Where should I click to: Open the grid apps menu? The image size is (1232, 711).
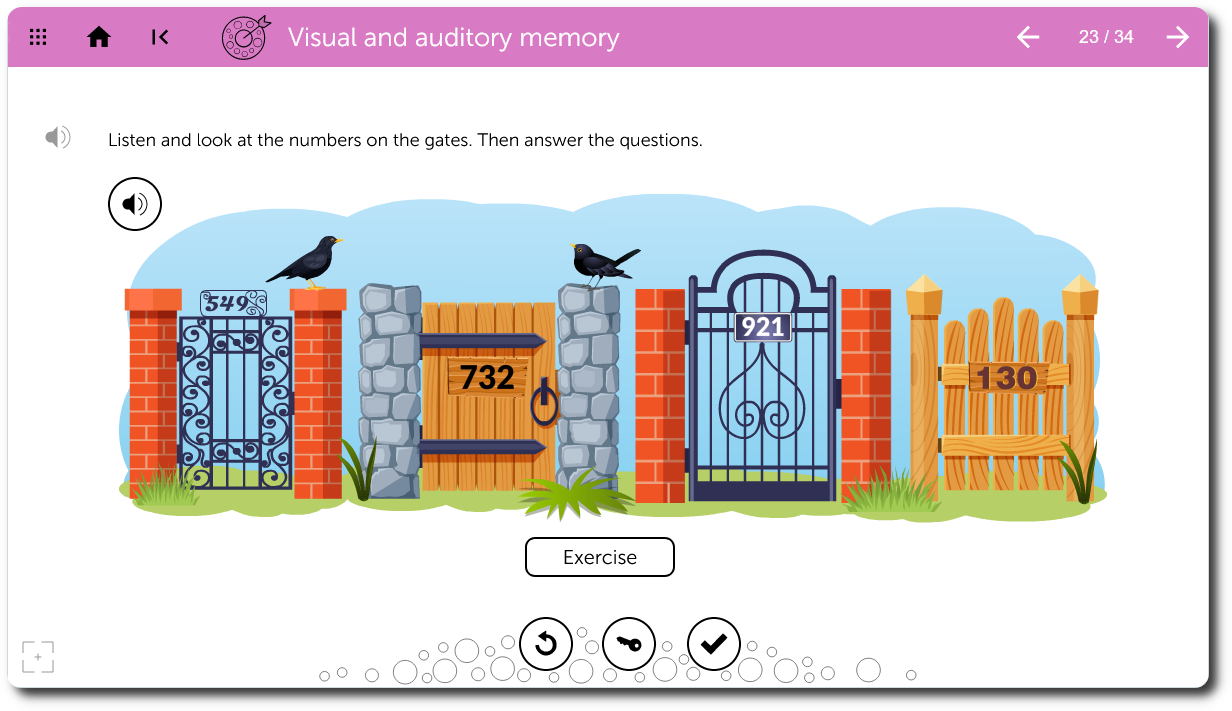coord(38,38)
